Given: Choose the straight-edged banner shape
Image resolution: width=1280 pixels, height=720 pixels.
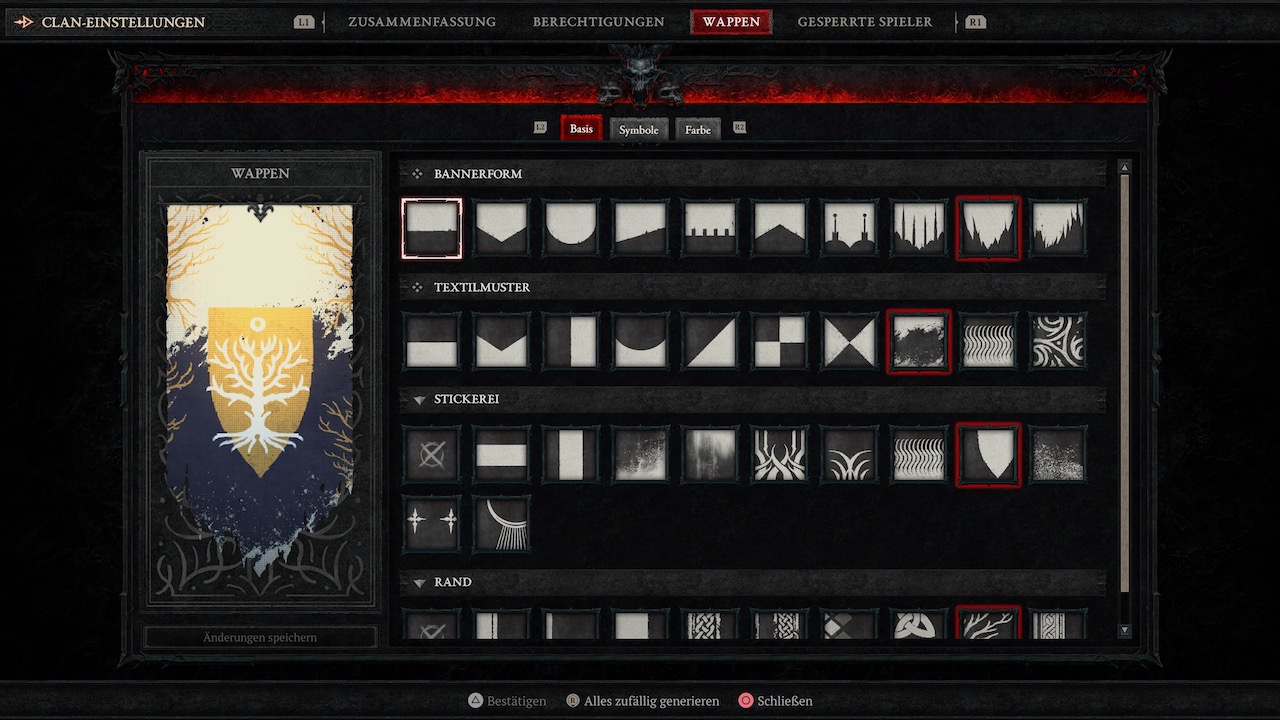Looking at the screenshot, I should coord(432,228).
